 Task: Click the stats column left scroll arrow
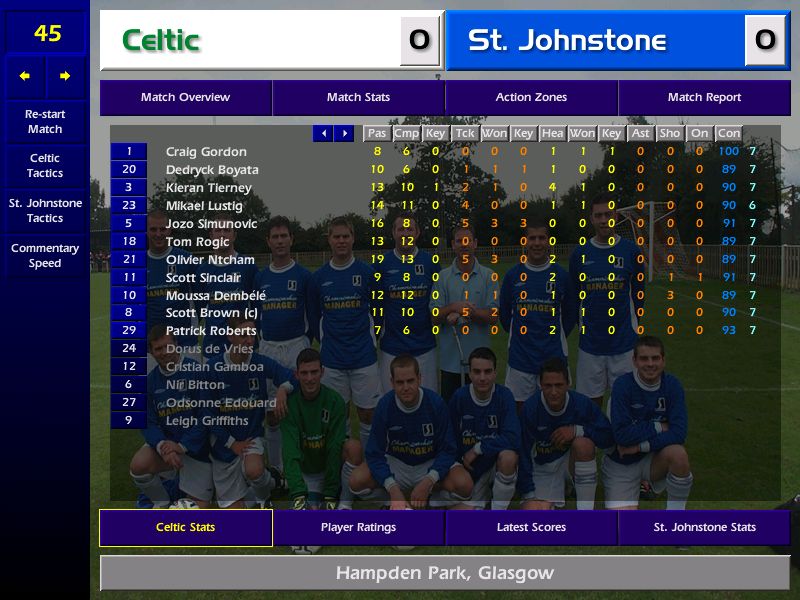pyautogui.click(x=323, y=133)
